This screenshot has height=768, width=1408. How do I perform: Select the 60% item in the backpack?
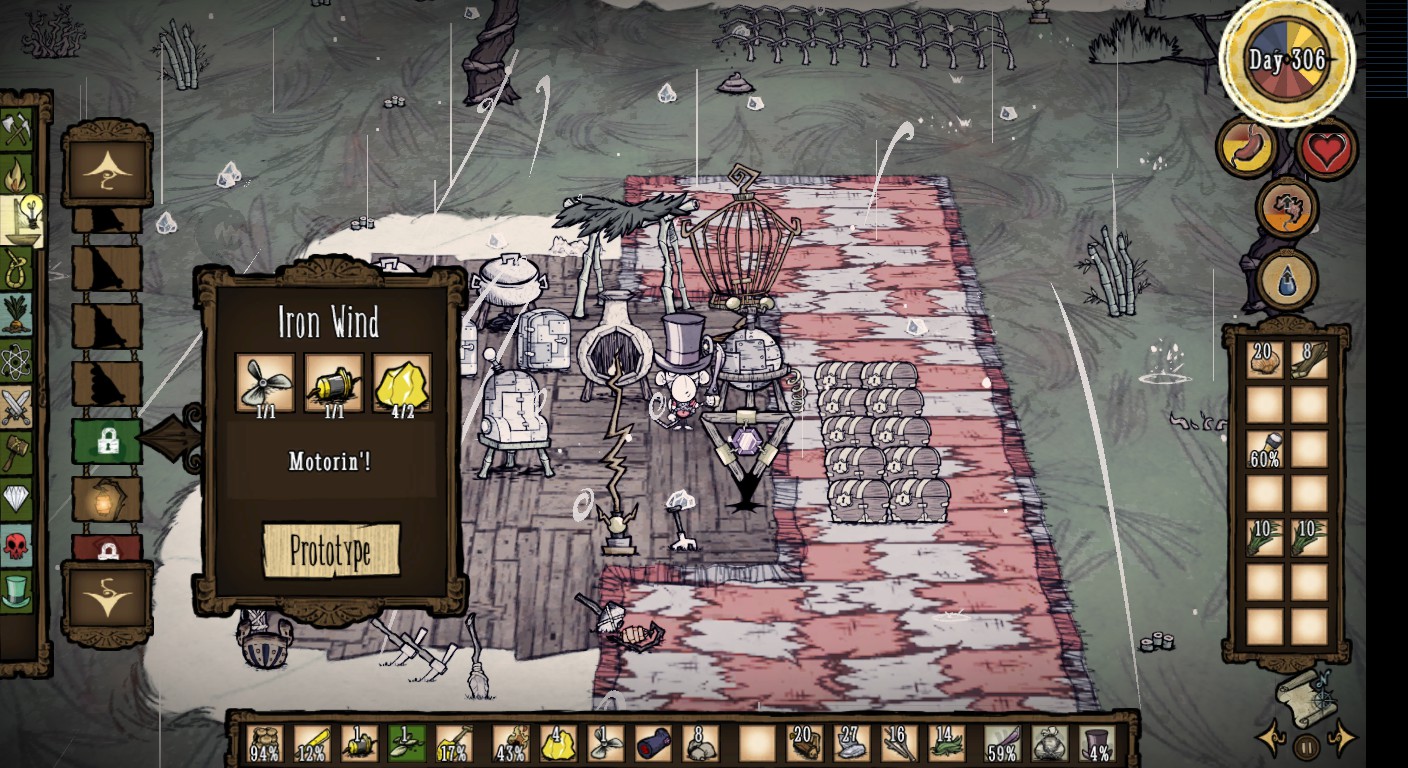click(x=1265, y=450)
